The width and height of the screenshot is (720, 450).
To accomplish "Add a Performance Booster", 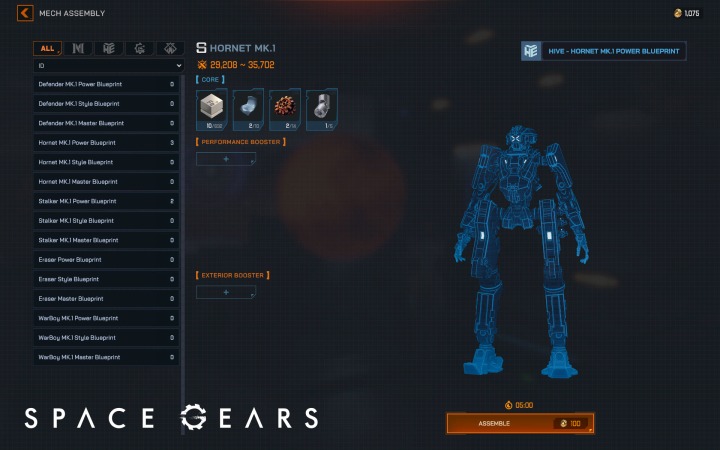I will (x=226, y=159).
